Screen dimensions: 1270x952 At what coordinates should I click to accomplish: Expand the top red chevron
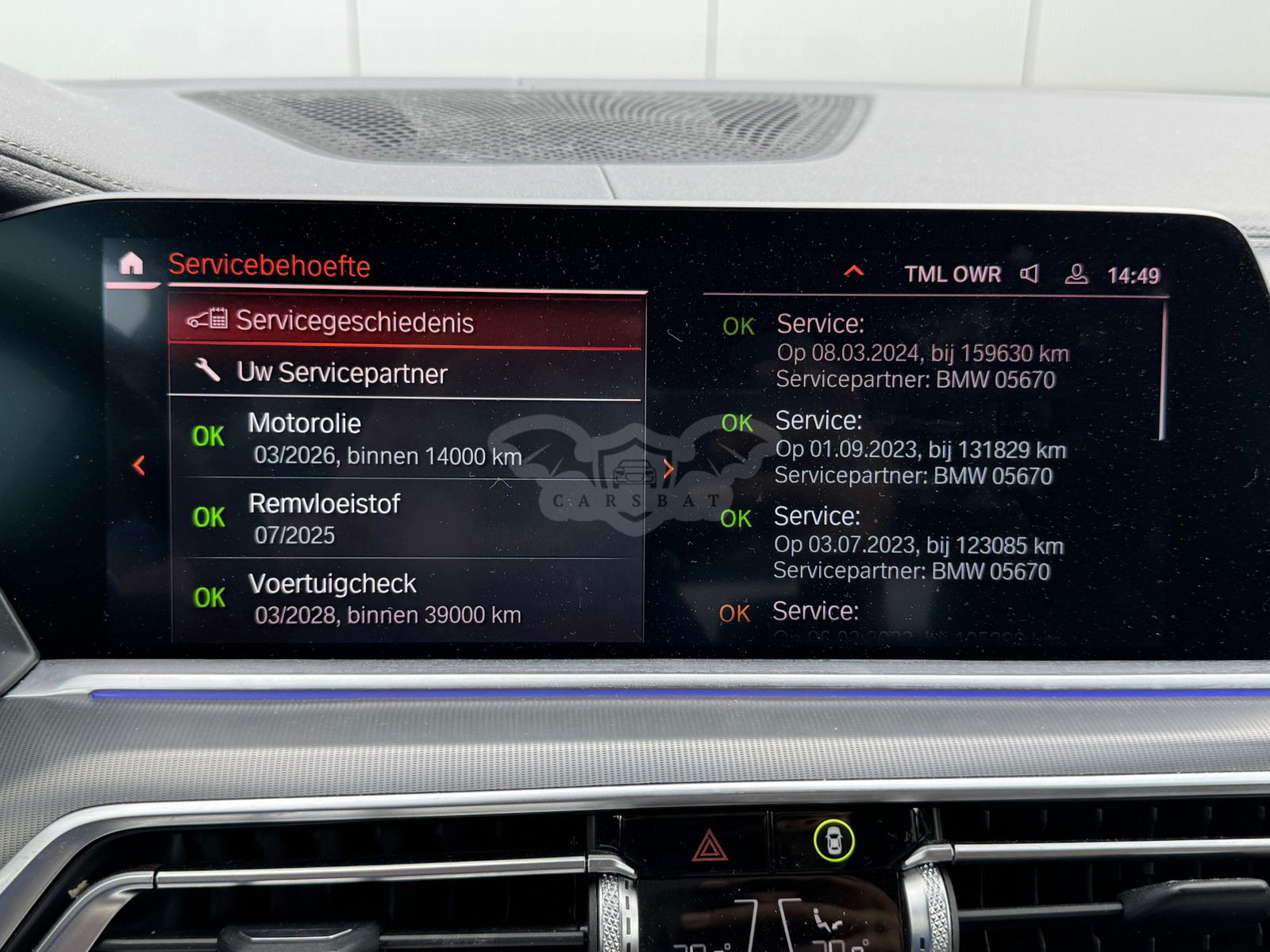coord(854,271)
